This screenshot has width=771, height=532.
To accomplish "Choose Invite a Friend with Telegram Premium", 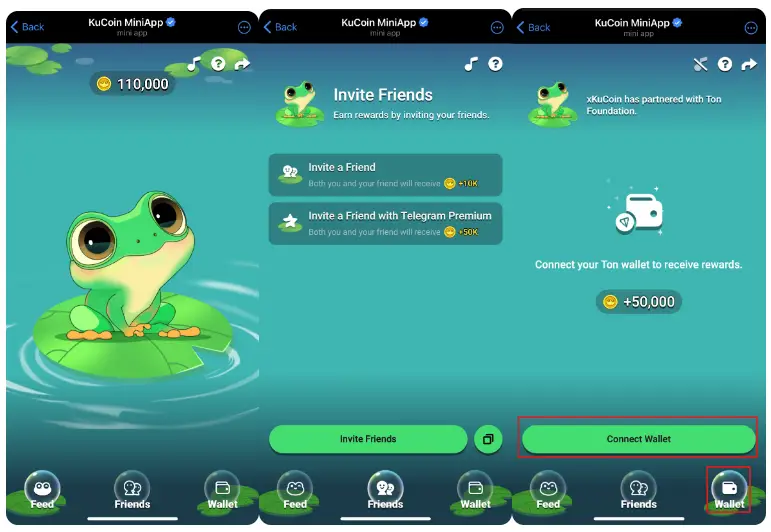I will pos(385,223).
